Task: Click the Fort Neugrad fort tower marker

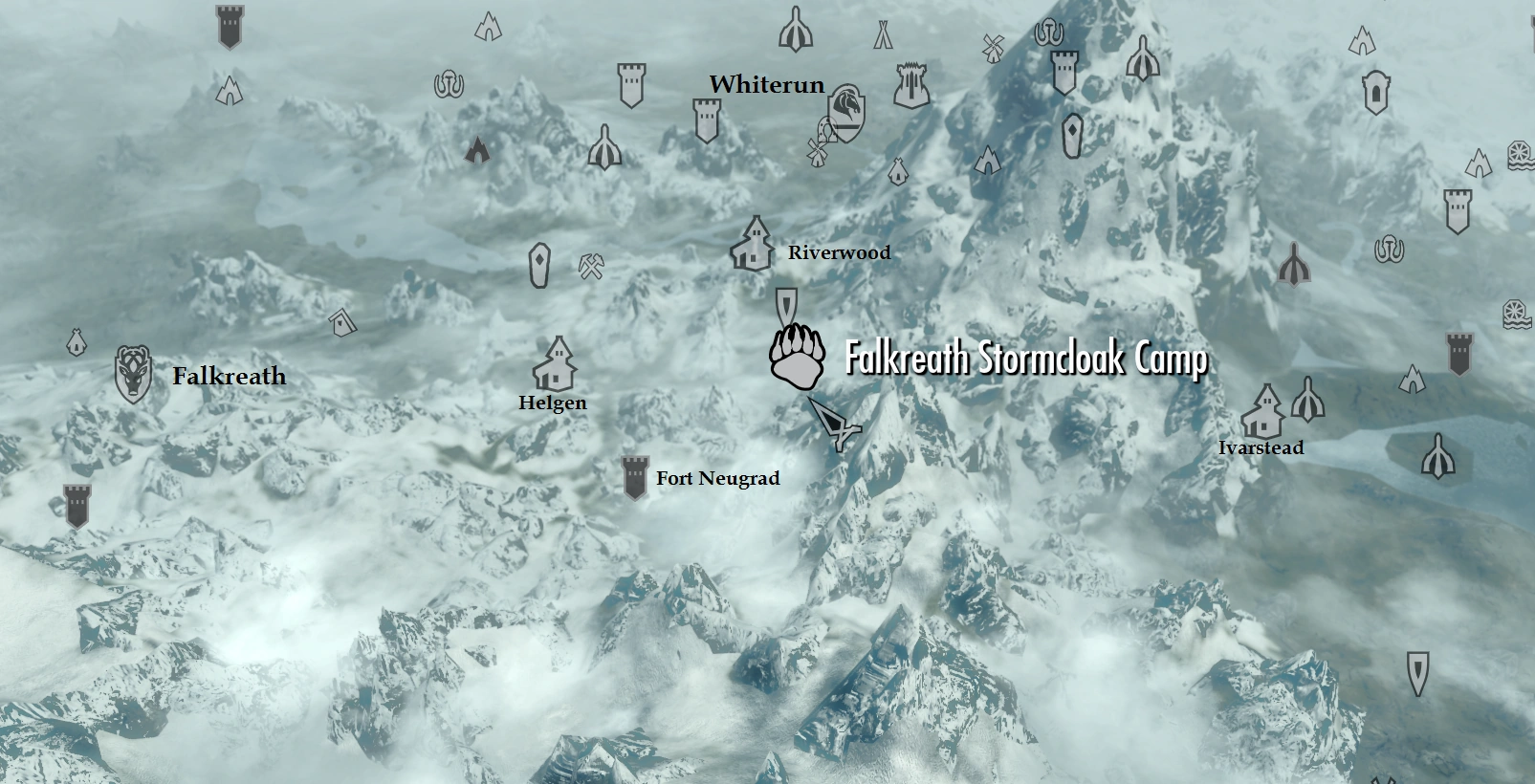Action: [x=634, y=475]
